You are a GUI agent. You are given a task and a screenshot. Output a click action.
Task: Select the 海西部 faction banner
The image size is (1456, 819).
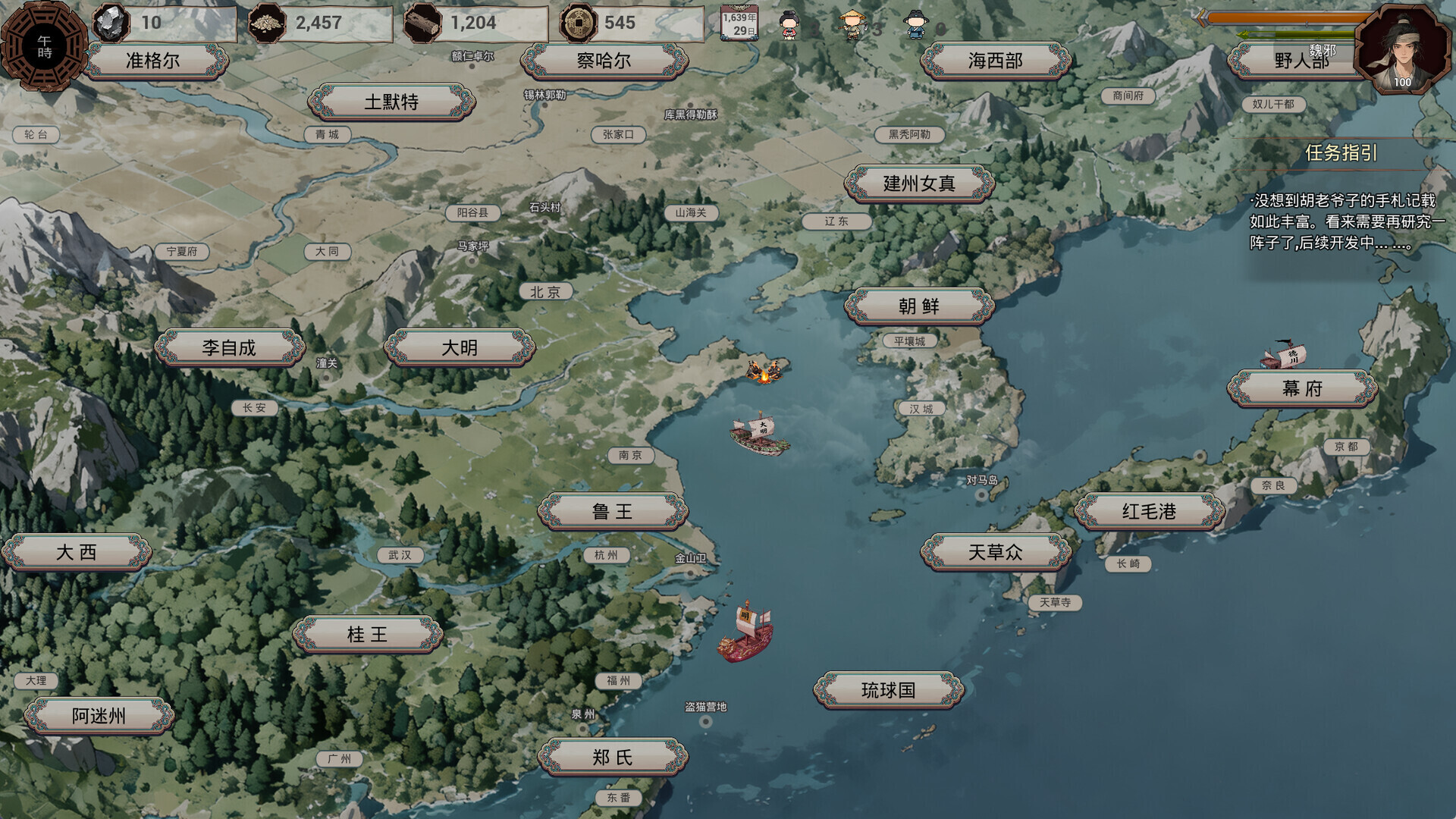[x=995, y=61]
